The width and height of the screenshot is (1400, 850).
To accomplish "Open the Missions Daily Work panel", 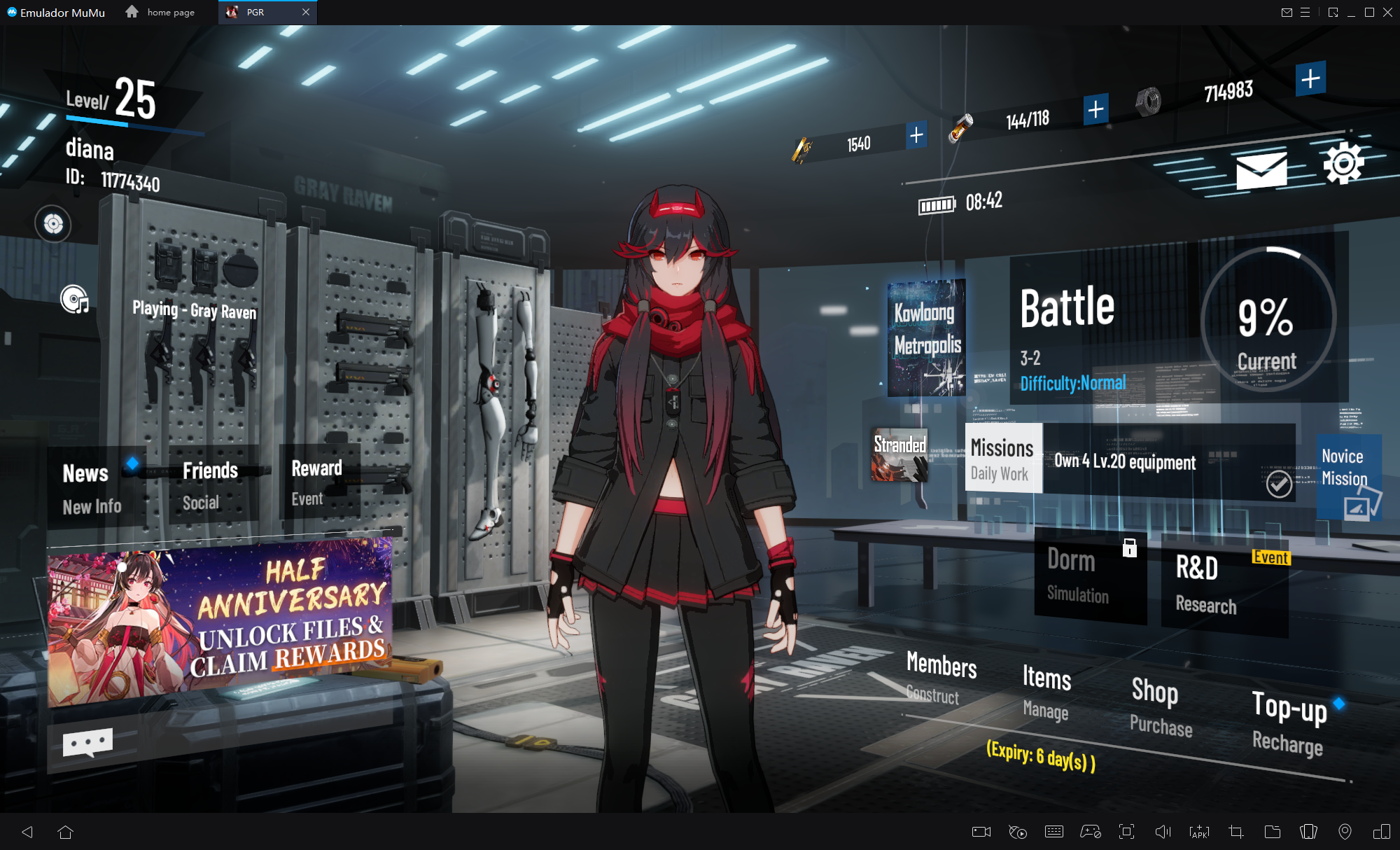I will pyautogui.click(x=1003, y=459).
